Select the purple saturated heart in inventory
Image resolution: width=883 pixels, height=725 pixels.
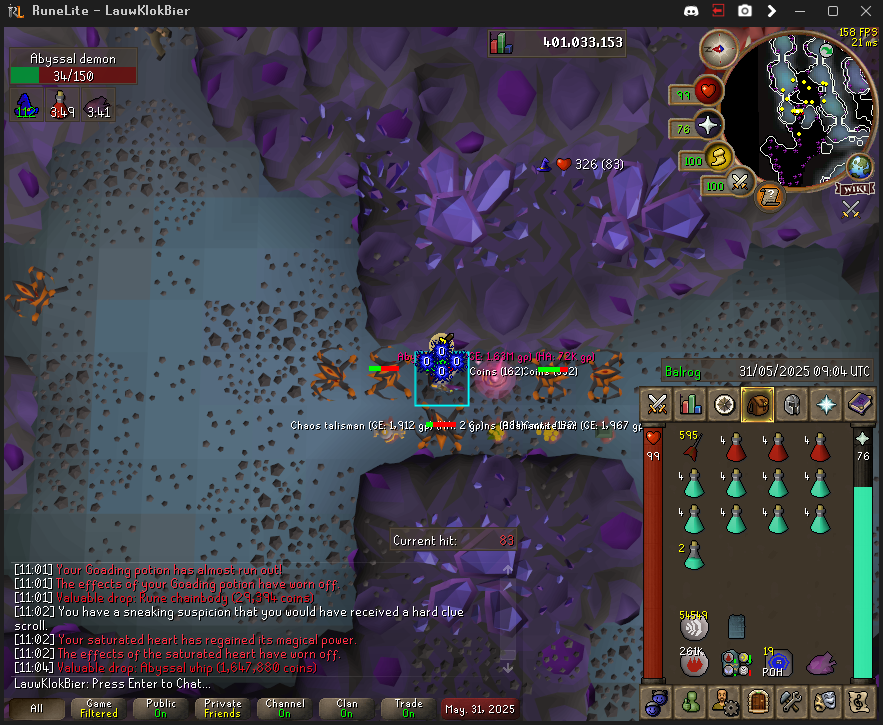[x=820, y=661]
